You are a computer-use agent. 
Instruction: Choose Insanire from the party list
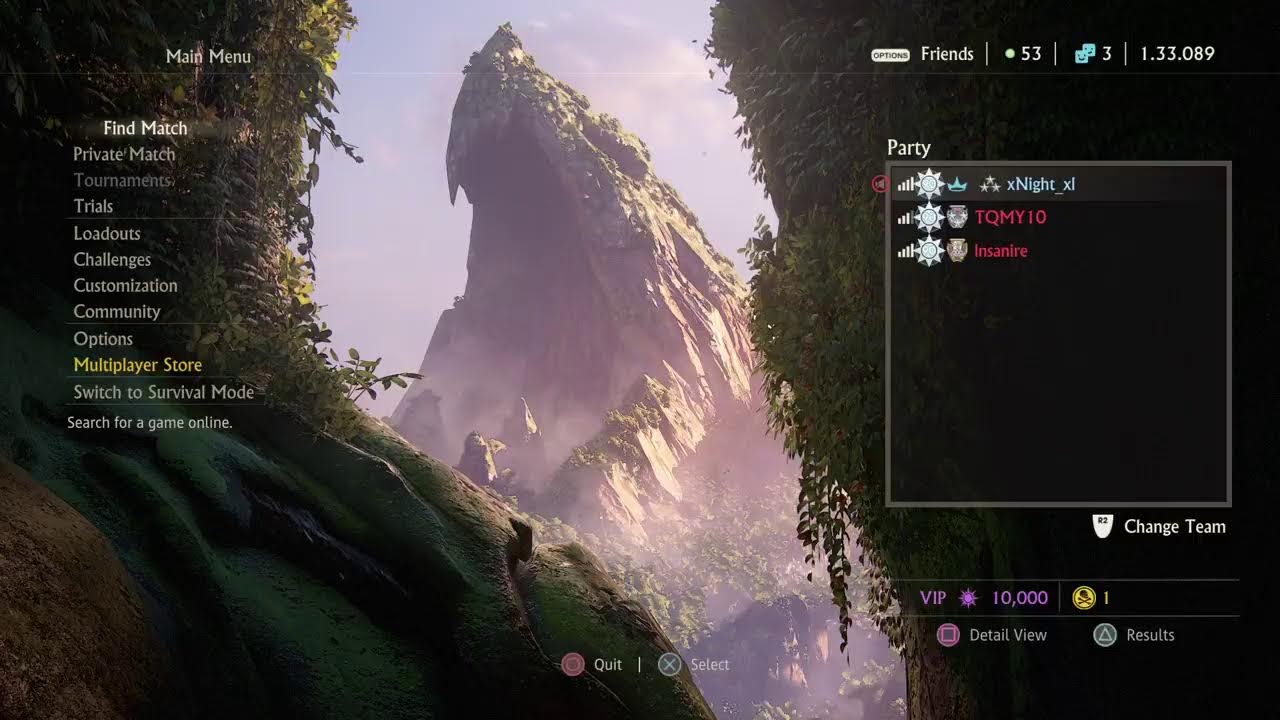tap(1001, 251)
